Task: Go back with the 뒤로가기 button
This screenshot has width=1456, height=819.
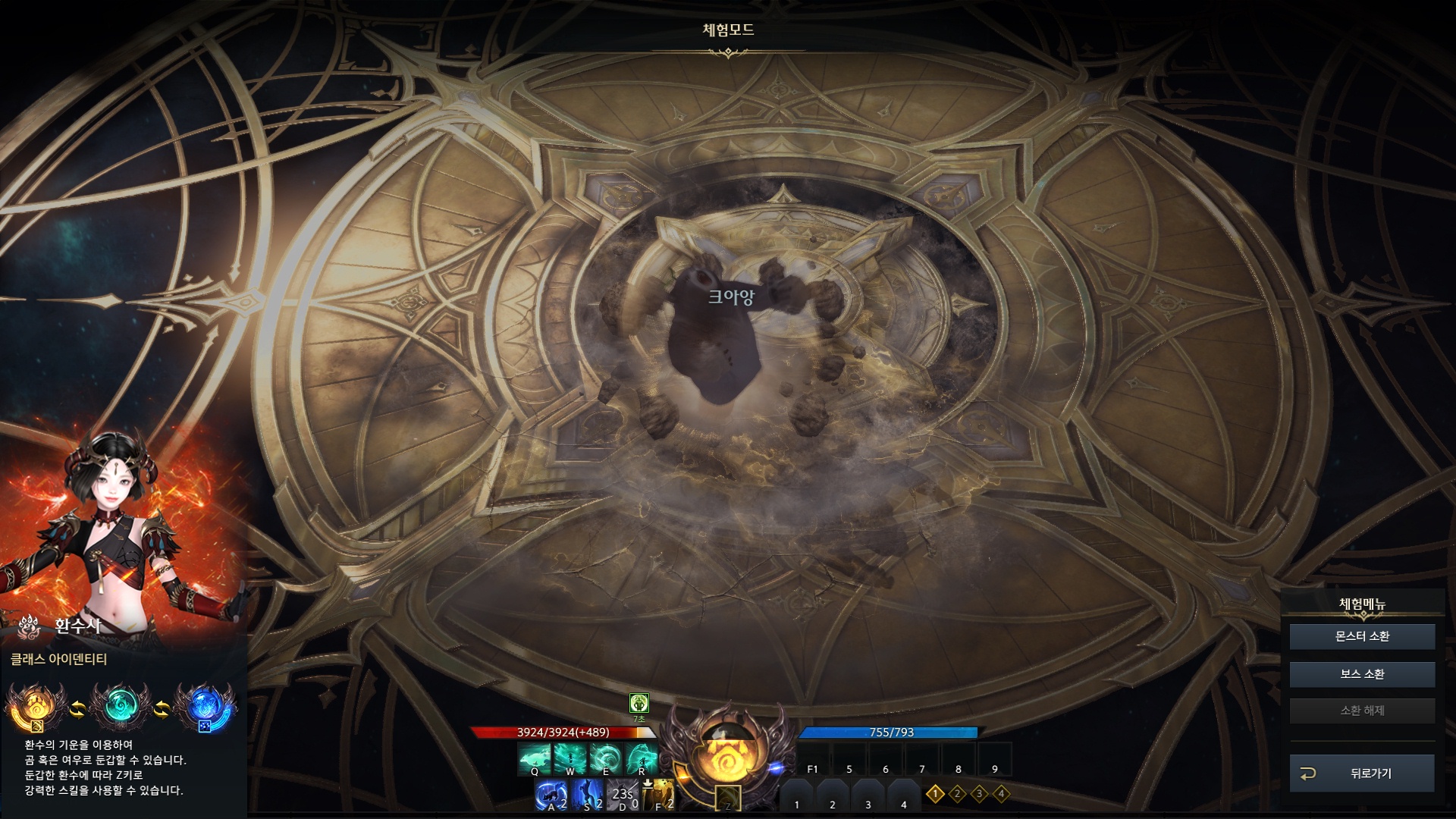Action: (x=1362, y=773)
